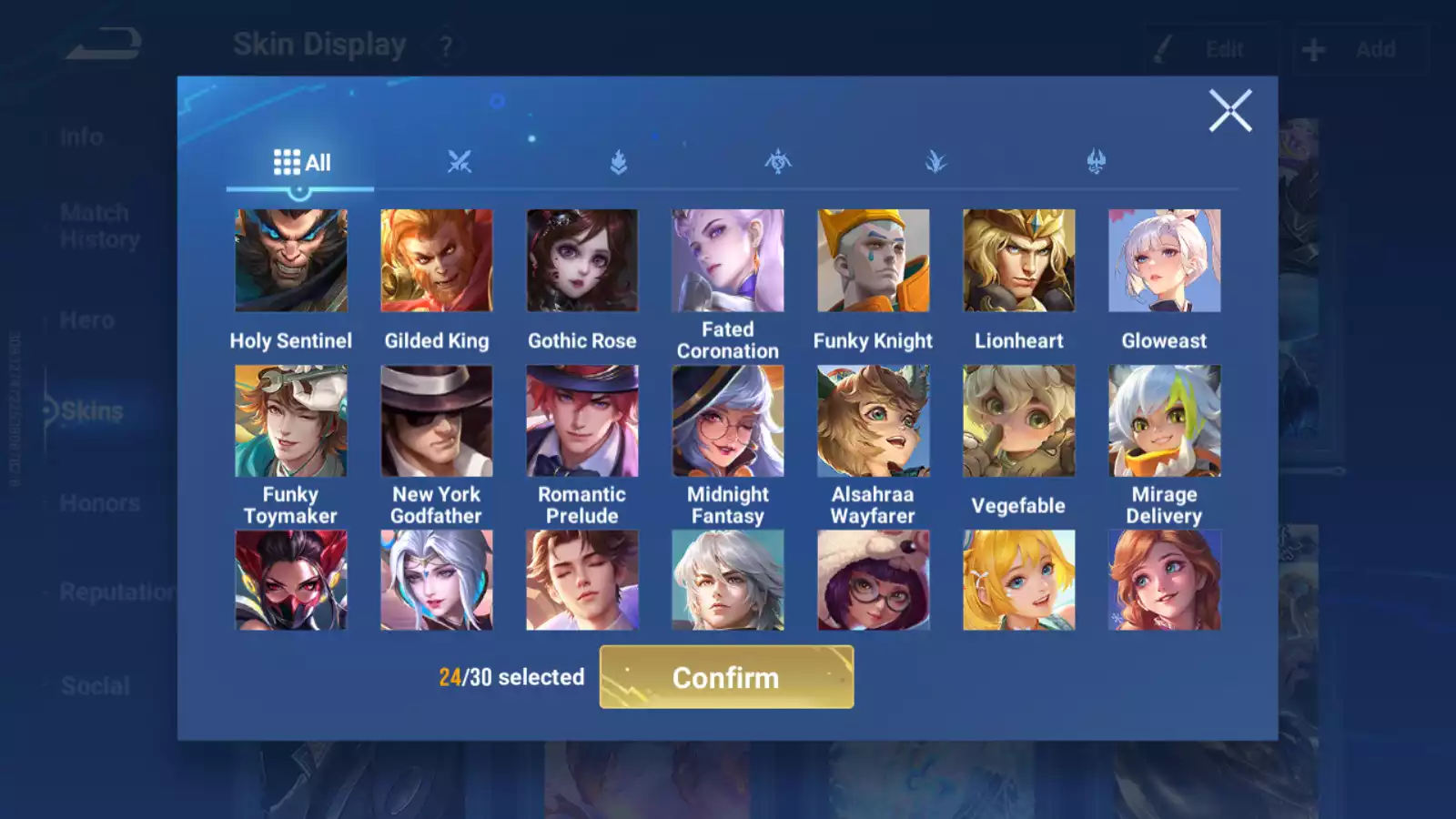Image resolution: width=1456 pixels, height=819 pixels.
Task: Choose the Gilded King skin
Action: click(437, 261)
